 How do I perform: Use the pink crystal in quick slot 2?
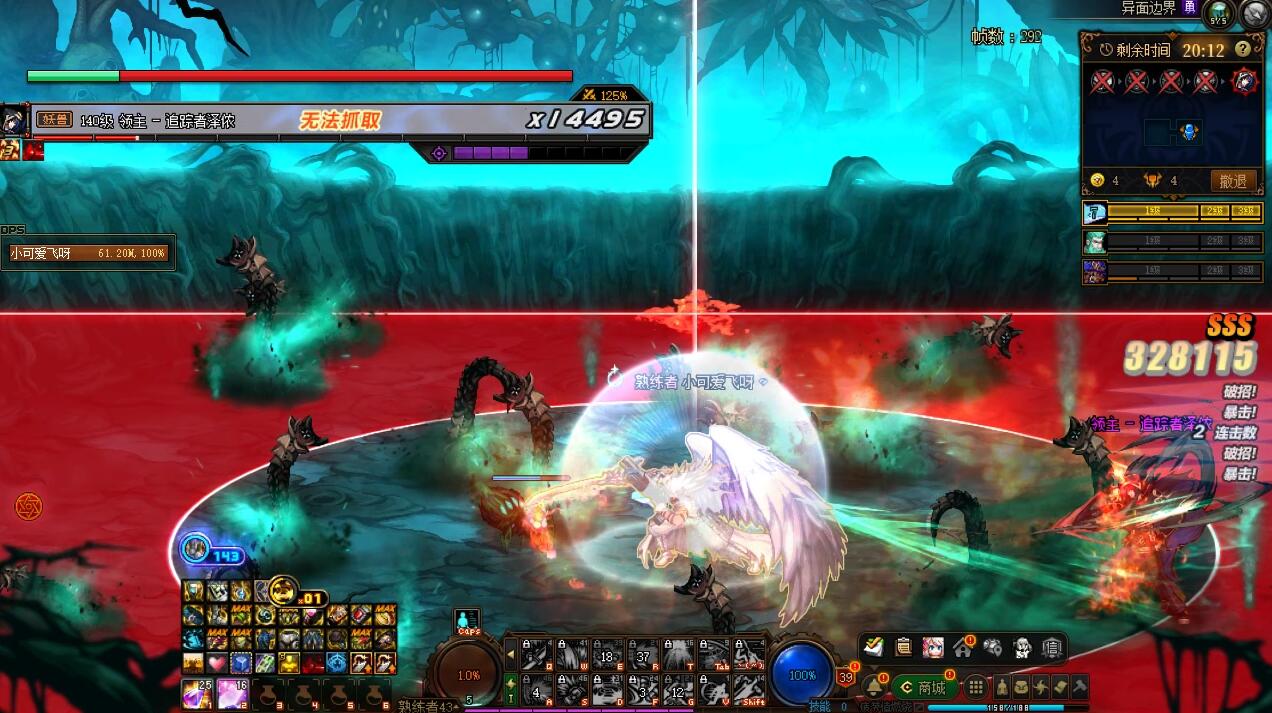[x=234, y=693]
